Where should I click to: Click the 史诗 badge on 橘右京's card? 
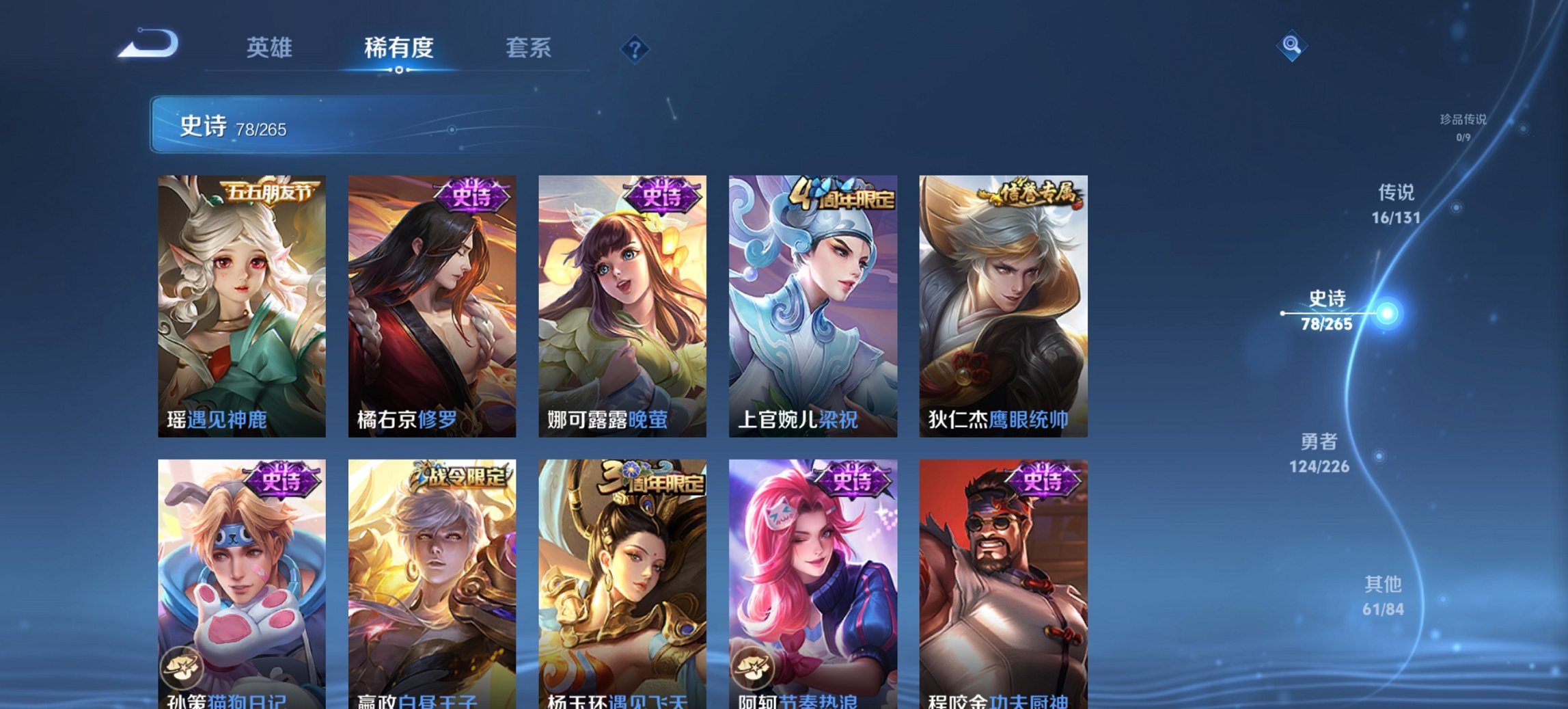(x=472, y=195)
